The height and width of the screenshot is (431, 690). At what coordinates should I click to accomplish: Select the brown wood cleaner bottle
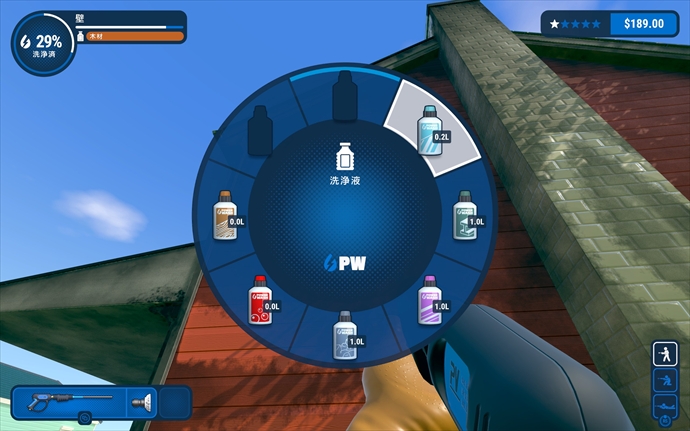click(x=227, y=215)
